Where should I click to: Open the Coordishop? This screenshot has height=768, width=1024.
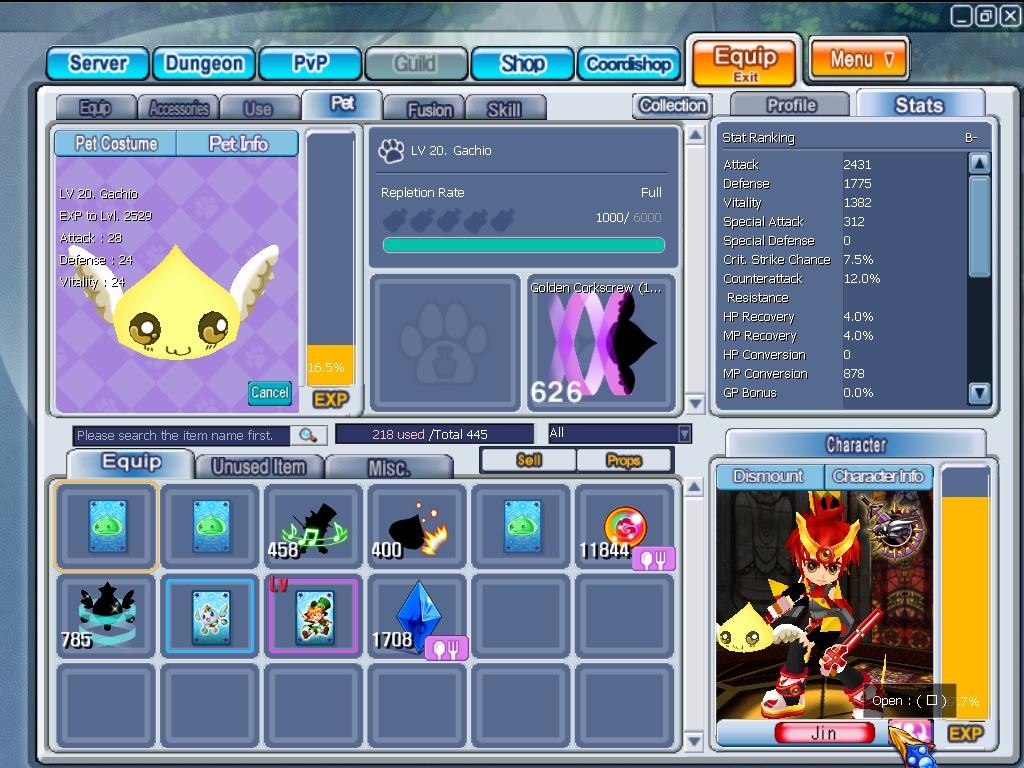(628, 64)
